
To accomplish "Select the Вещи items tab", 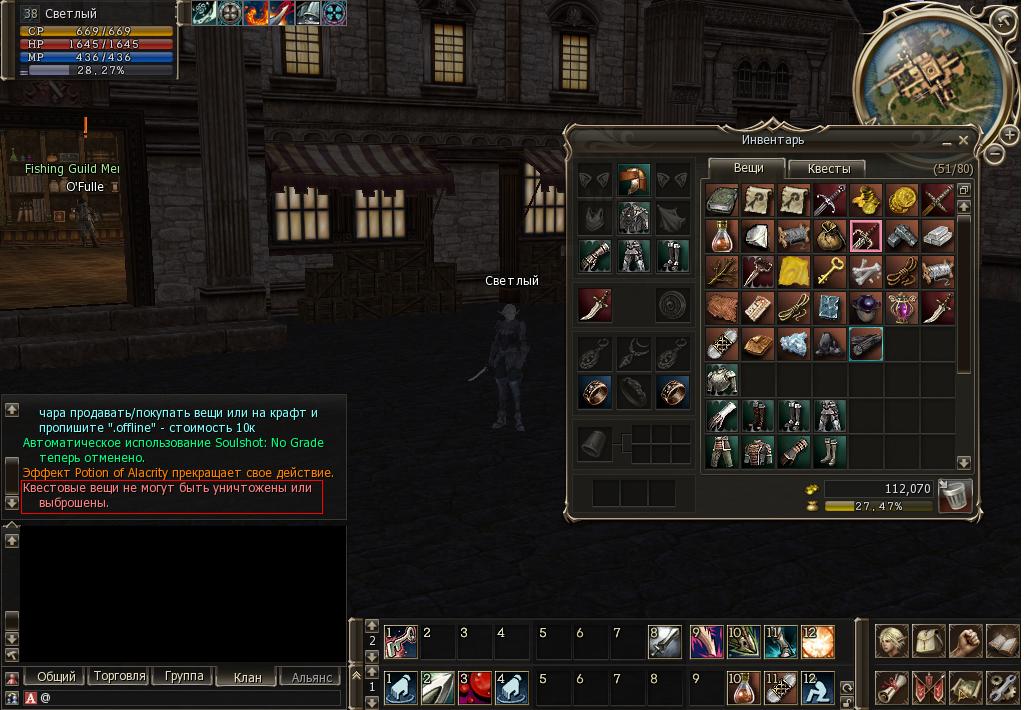I will pos(748,168).
